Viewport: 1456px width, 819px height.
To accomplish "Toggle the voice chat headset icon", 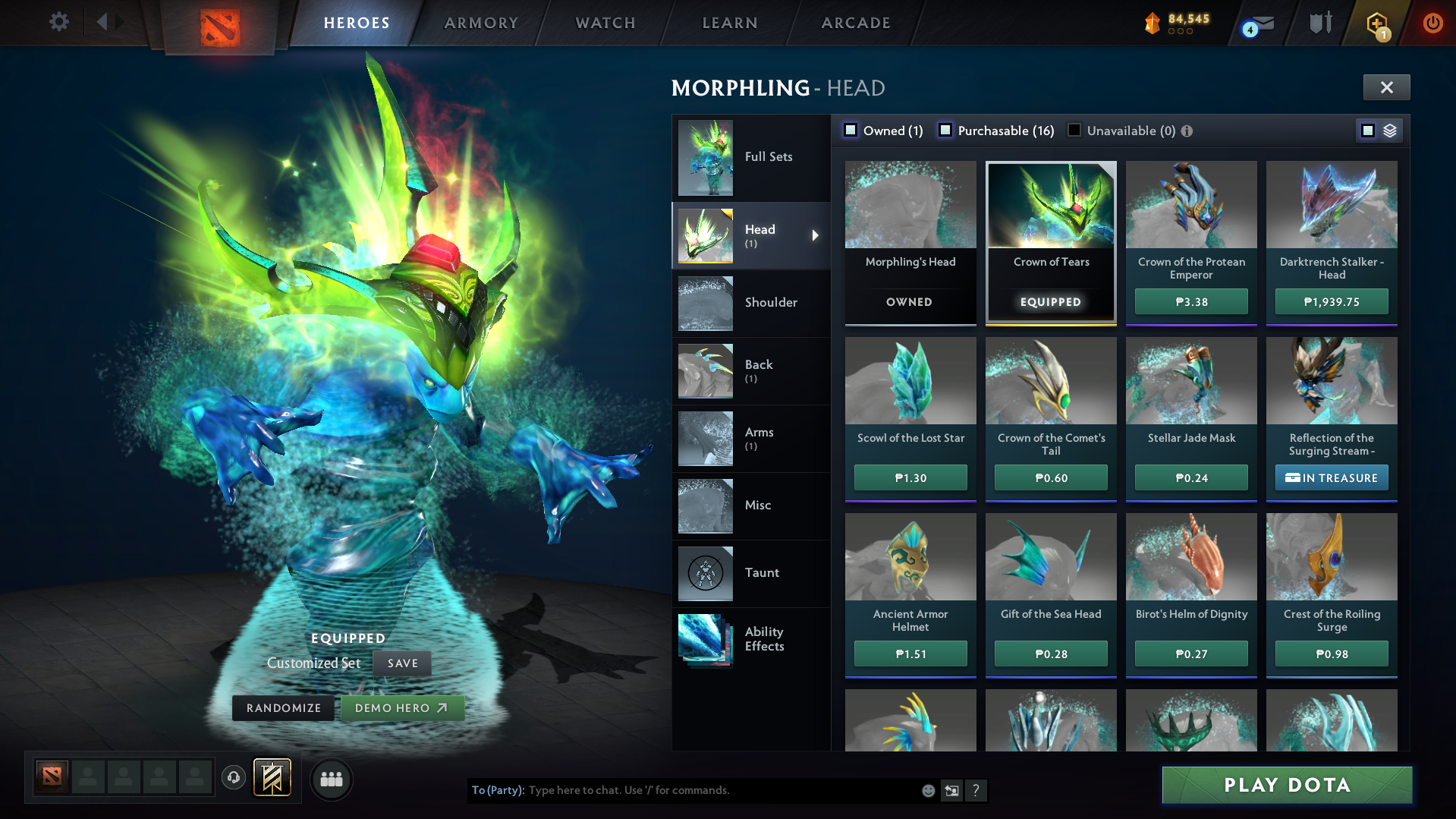I will point(233,779).
